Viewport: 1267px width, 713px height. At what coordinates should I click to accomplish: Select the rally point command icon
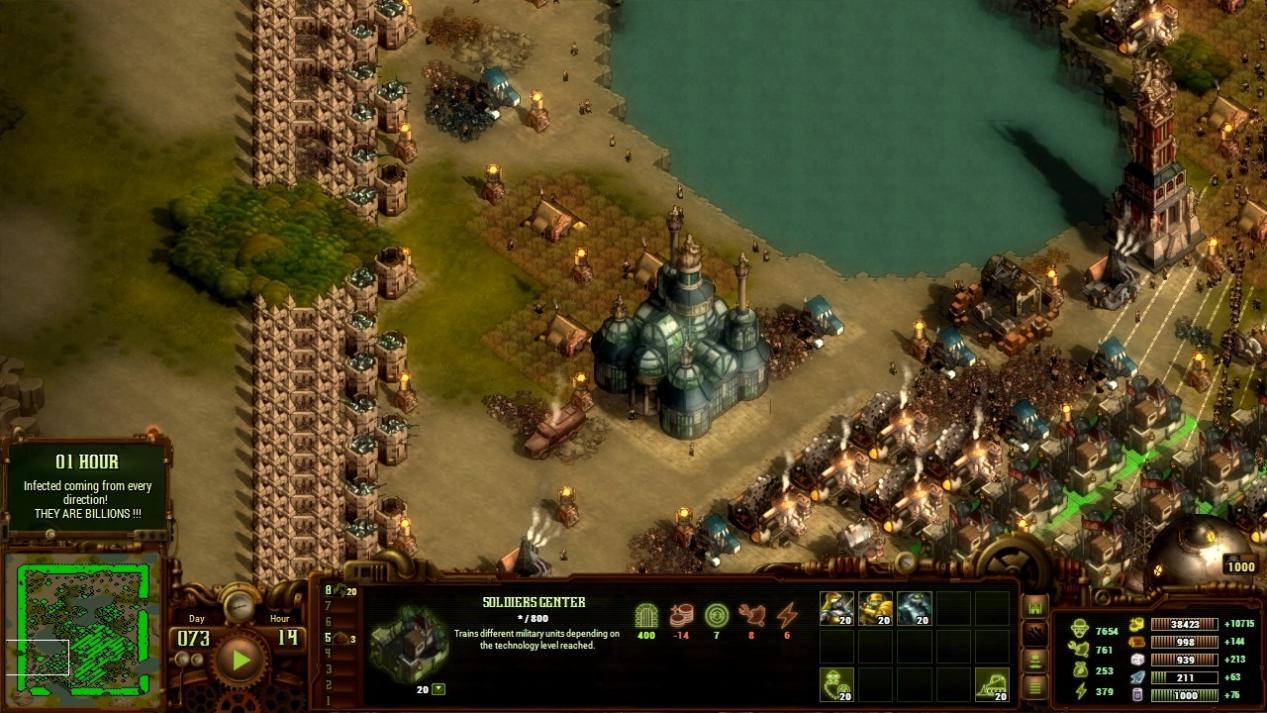tap(836, 684)
